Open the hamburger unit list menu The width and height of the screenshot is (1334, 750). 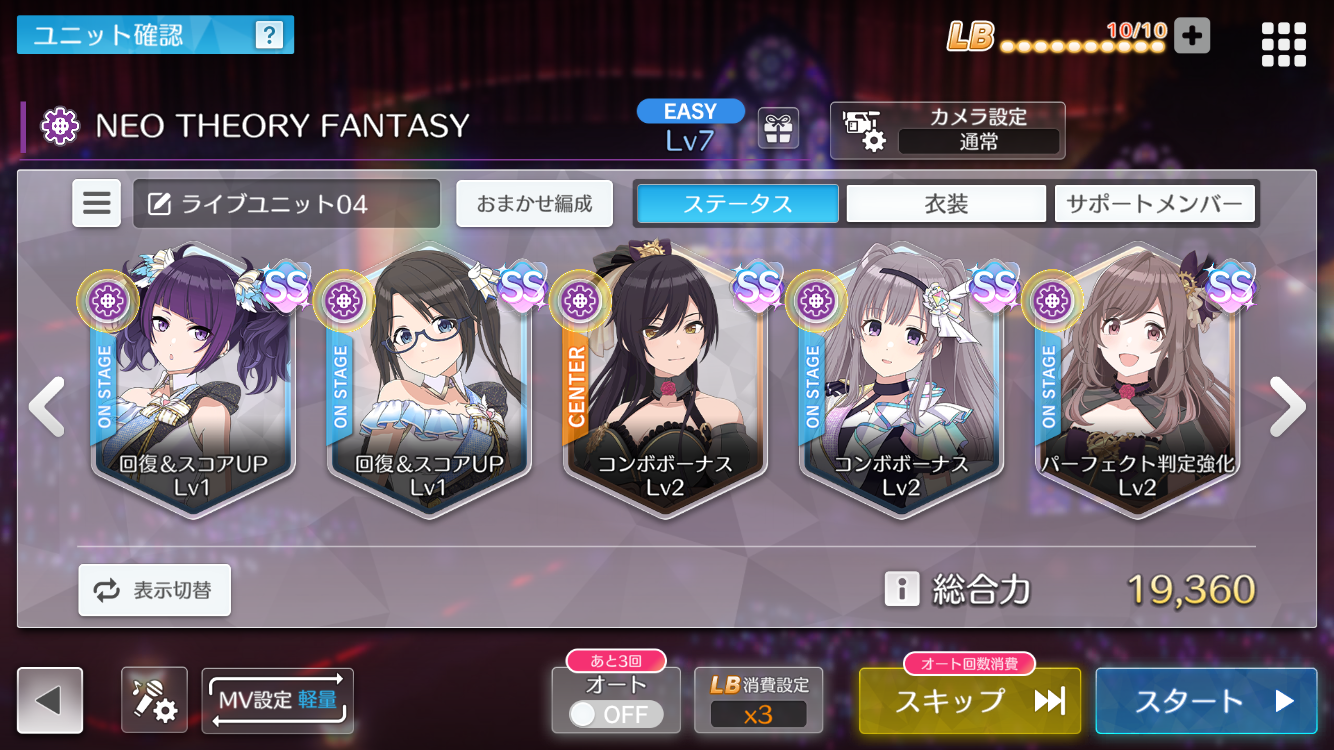[97, 204]
